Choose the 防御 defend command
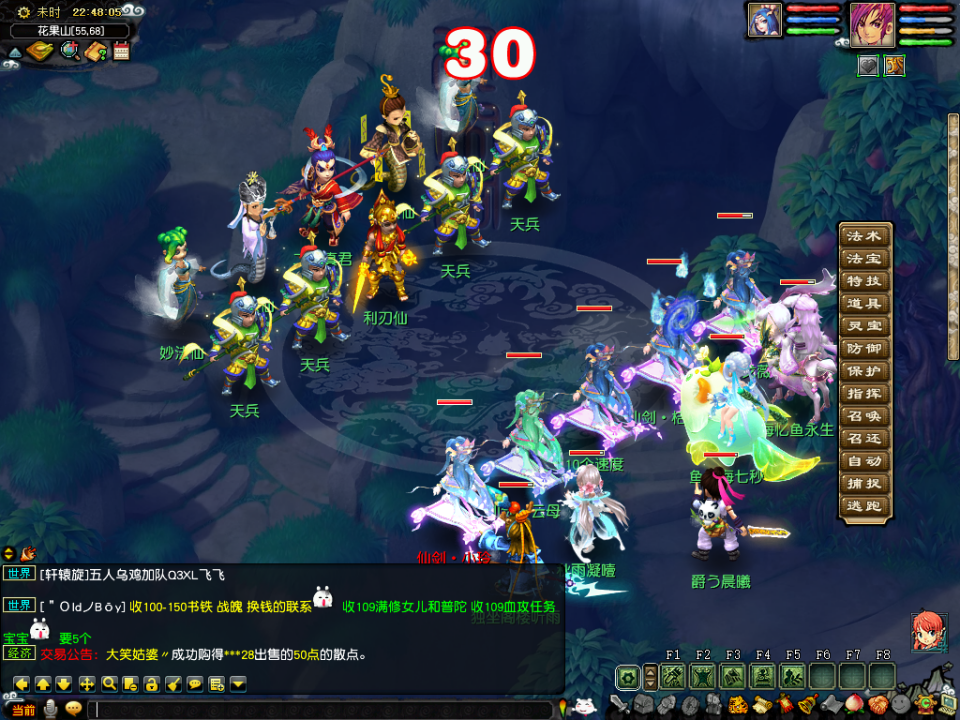The width and height of the screenshot is (960, 720). click(865, 349)
